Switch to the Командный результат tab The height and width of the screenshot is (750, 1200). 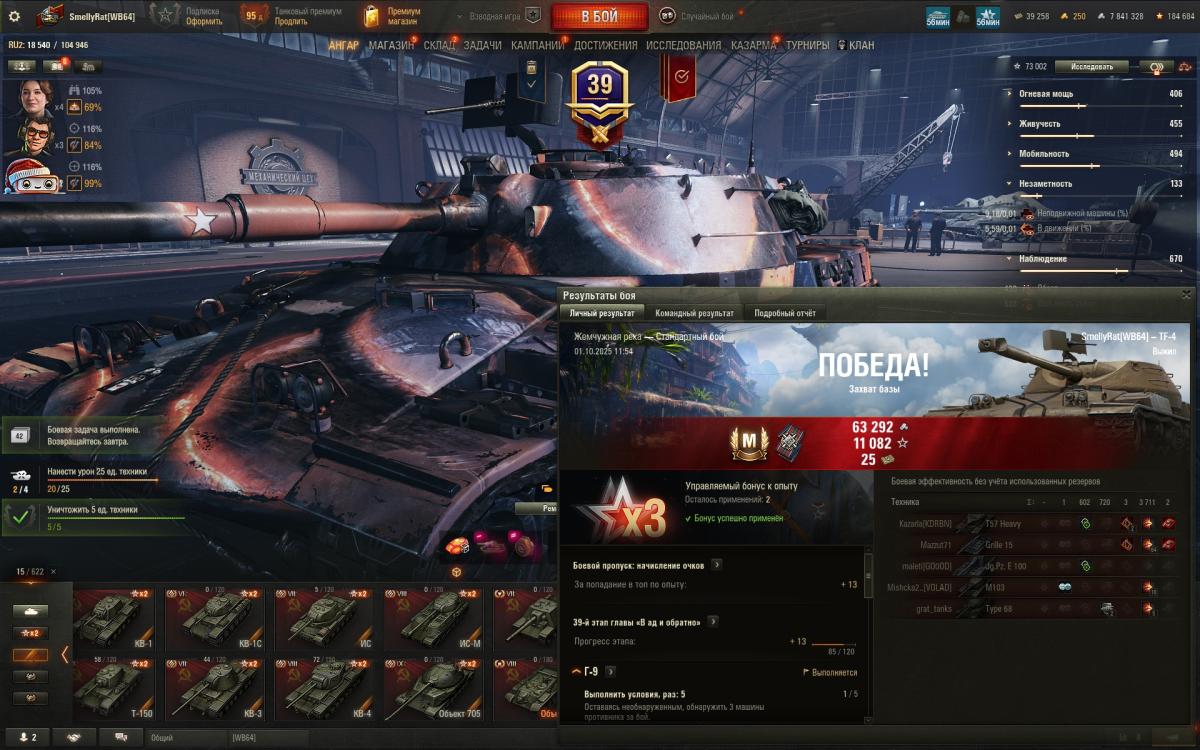pyautogui.click(x=694, y=313)
